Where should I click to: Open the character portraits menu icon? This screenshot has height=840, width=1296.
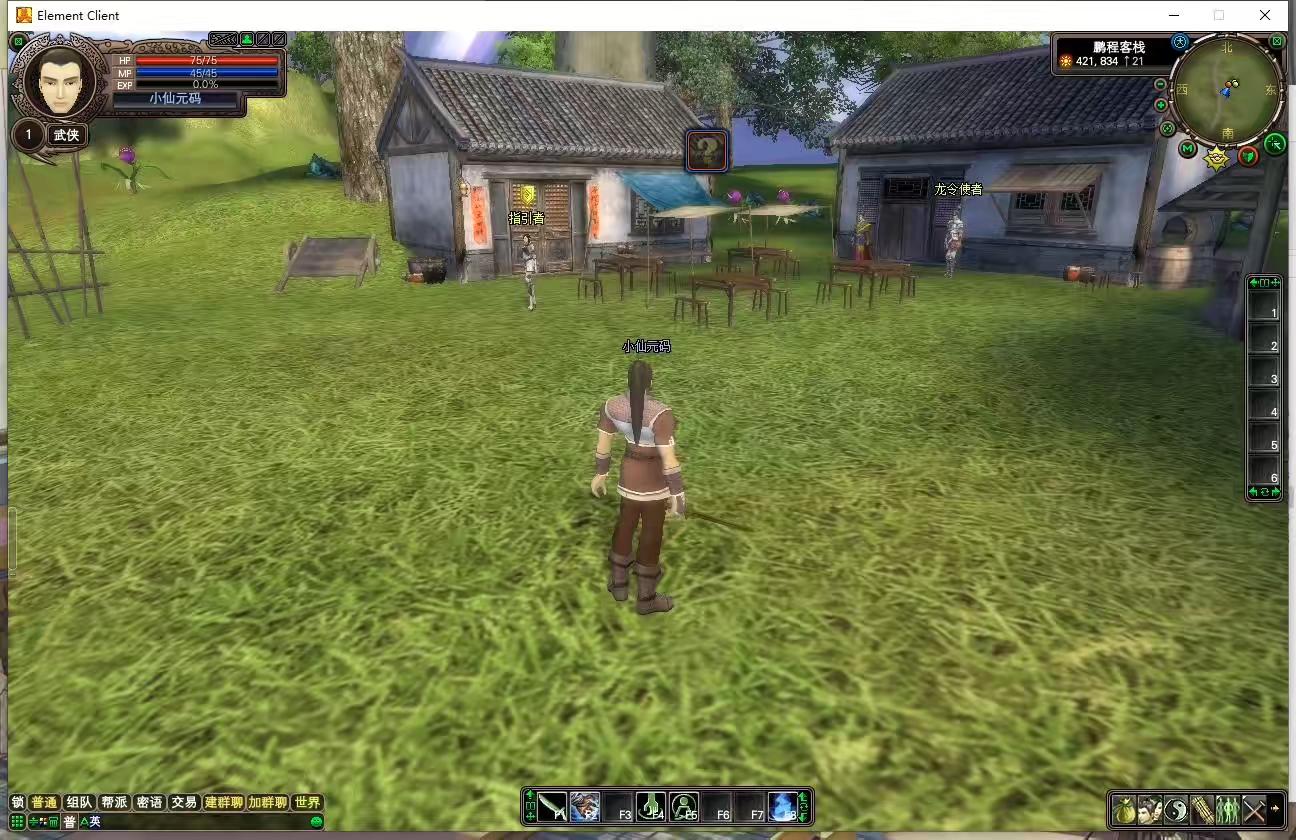click(x=1150, y=810)
